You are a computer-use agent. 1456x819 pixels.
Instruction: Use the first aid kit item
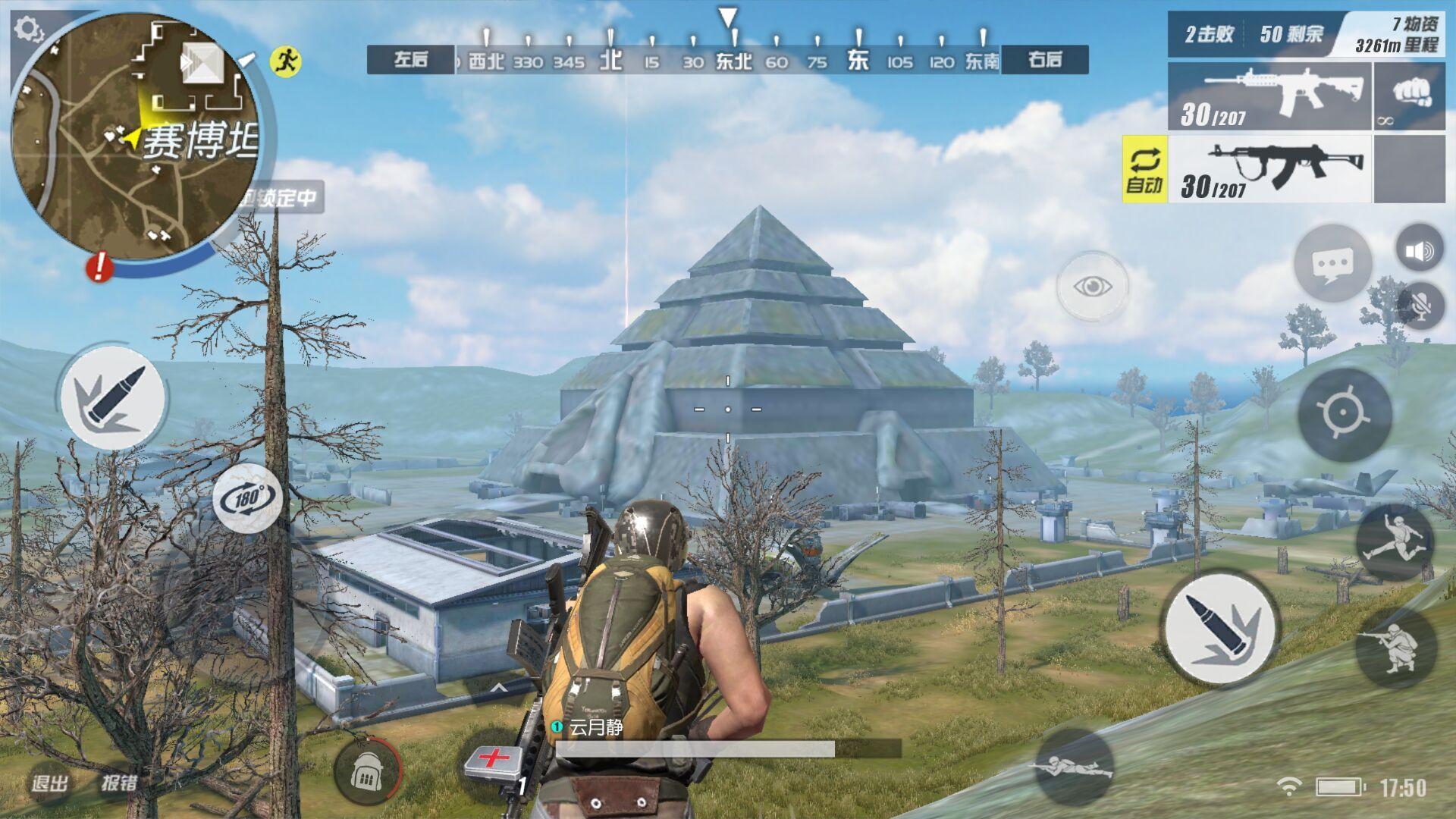pos(494,762)
